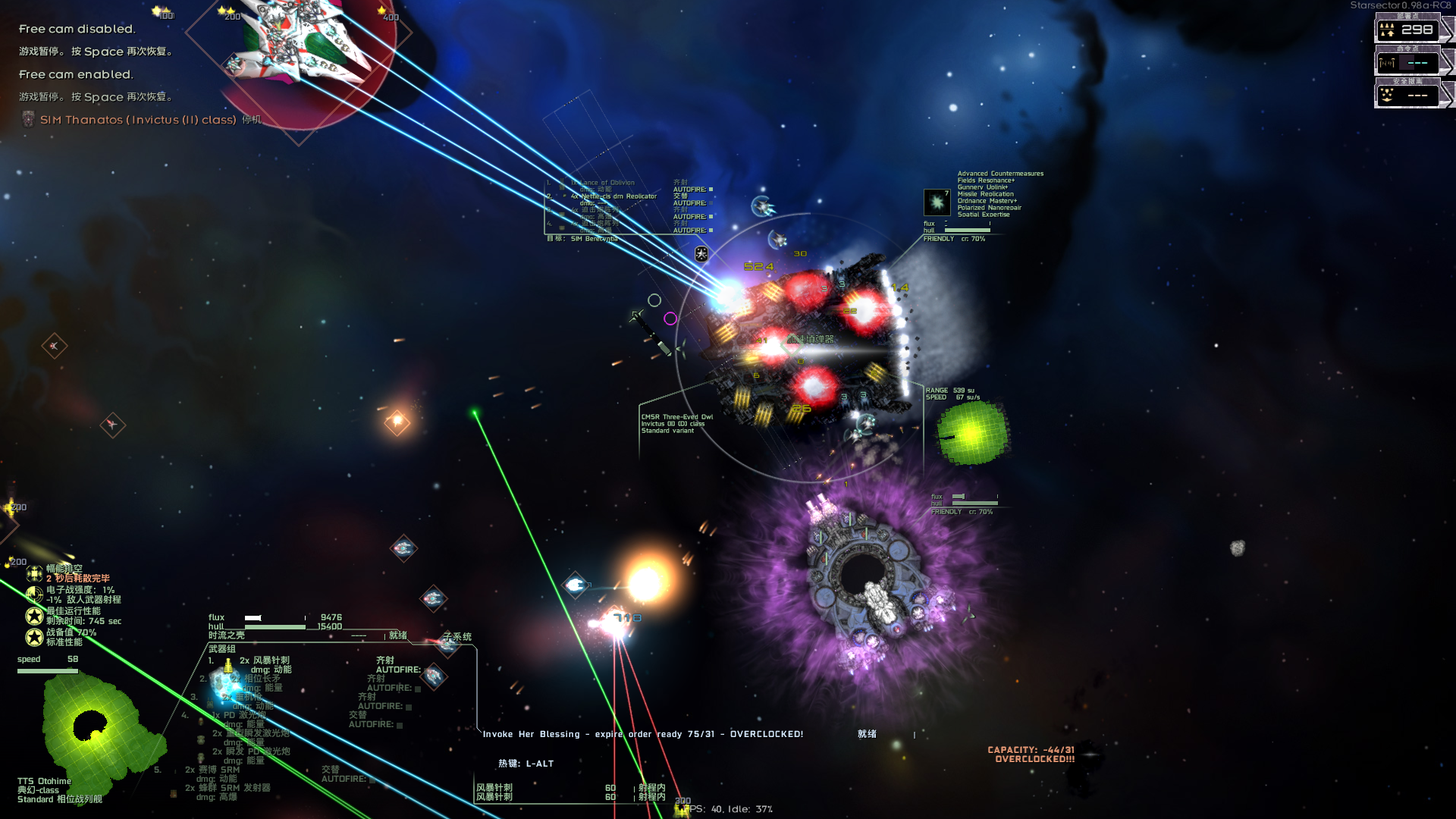Click the 电子战强度 electronic warfare status icon
The height and width of the screenshot is (819, 1456).
[34, 595]
